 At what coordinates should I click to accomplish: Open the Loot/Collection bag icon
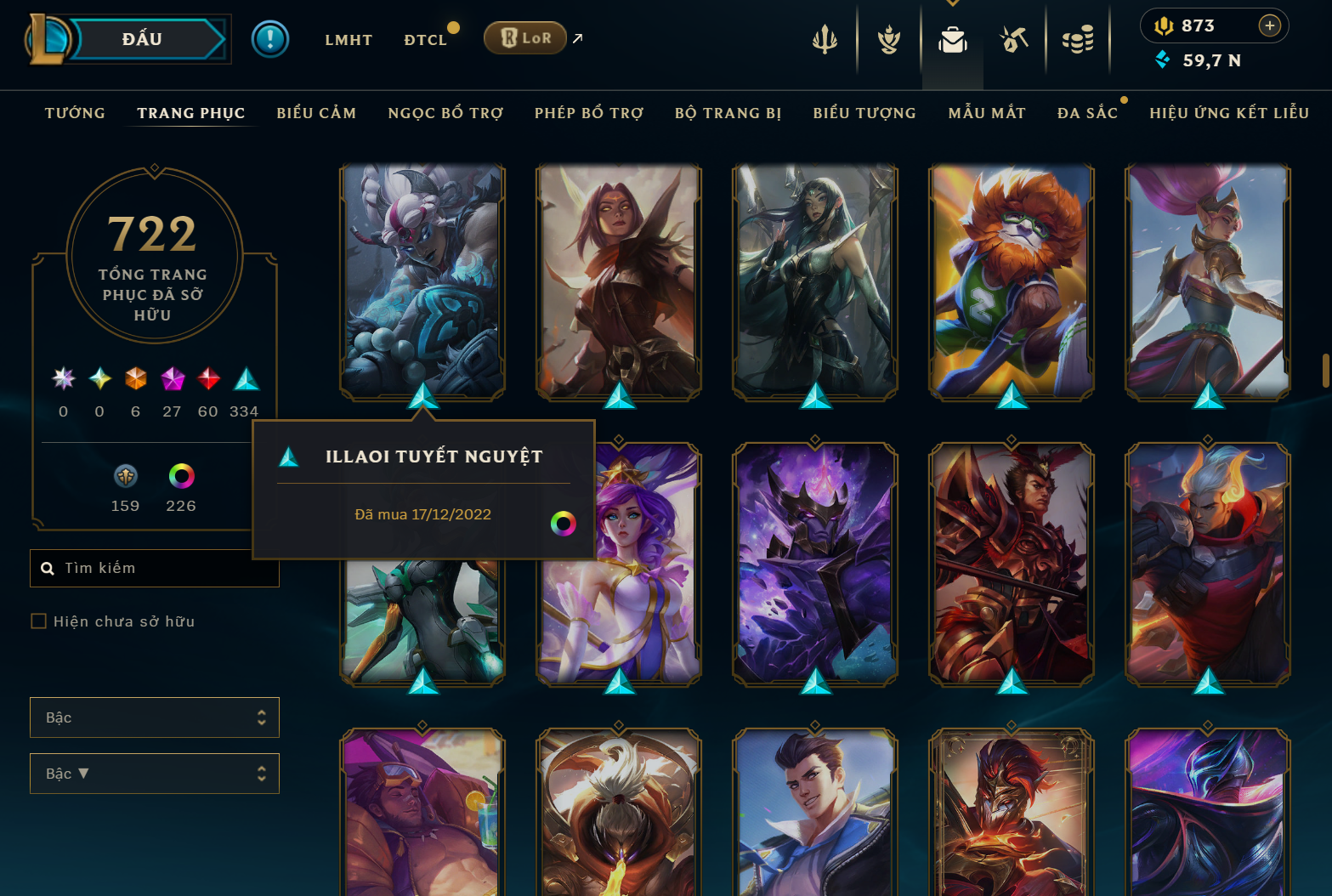952,38
